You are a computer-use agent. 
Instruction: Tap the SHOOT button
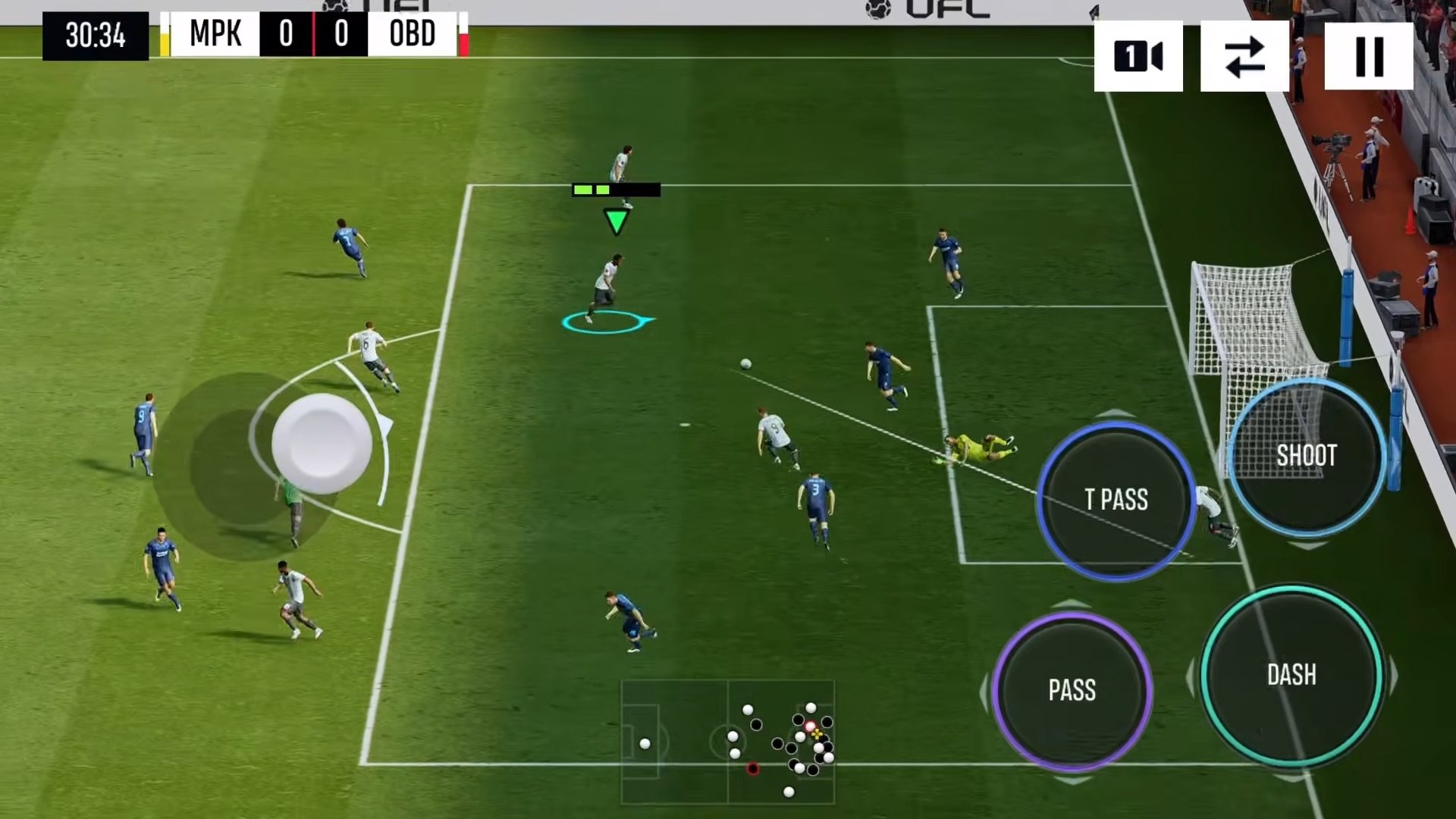(x=1306, y=456)
